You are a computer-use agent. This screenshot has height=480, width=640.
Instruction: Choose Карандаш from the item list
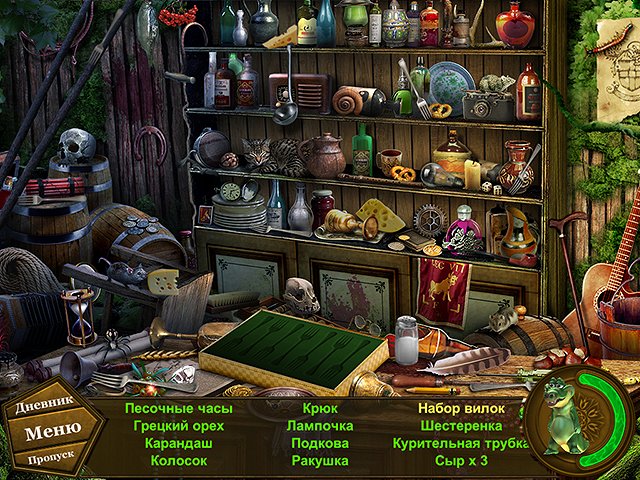point(179,442)
